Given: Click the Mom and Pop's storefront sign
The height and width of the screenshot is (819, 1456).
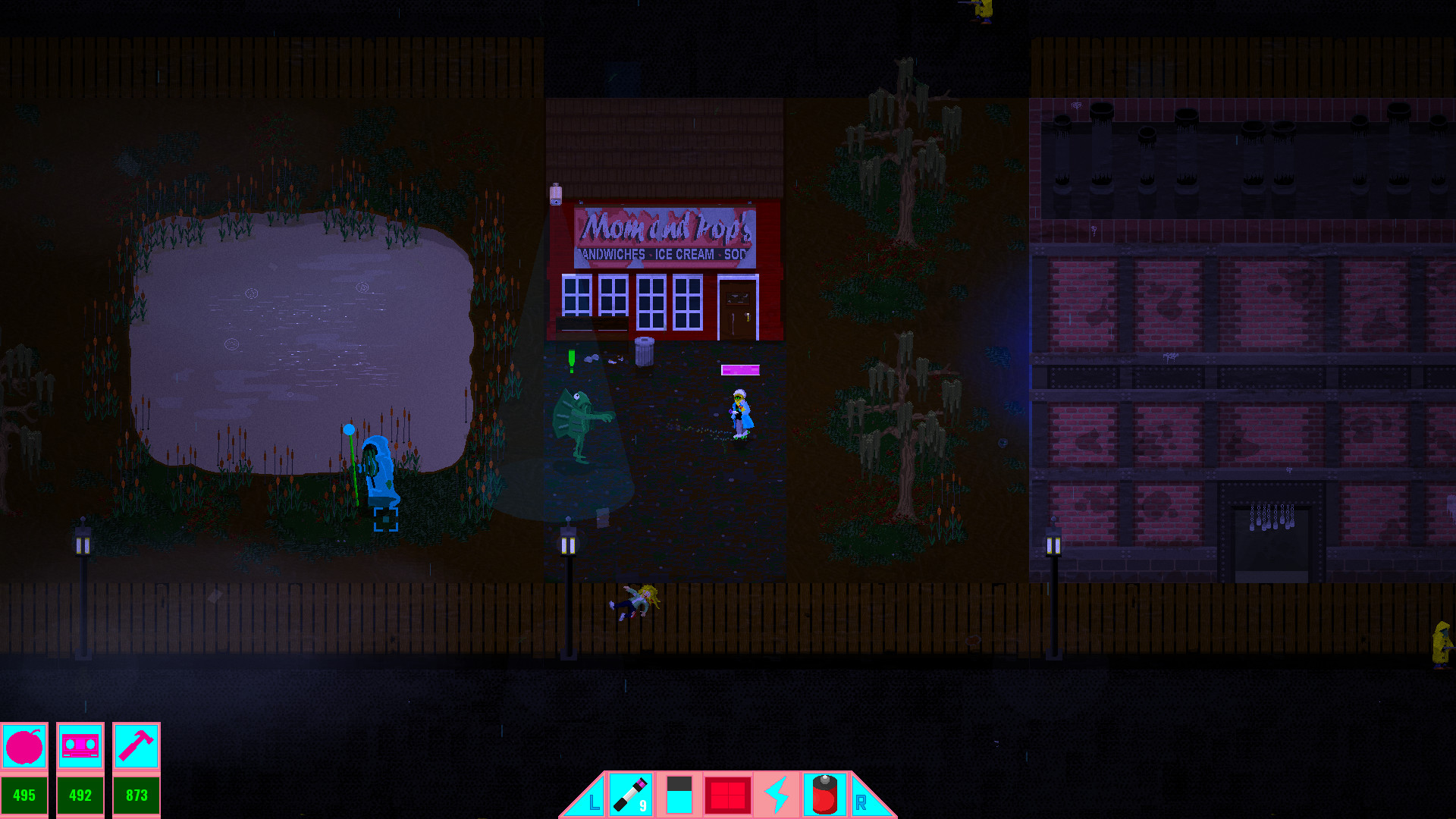Looking at the screenshot, I should coord(667,239).
